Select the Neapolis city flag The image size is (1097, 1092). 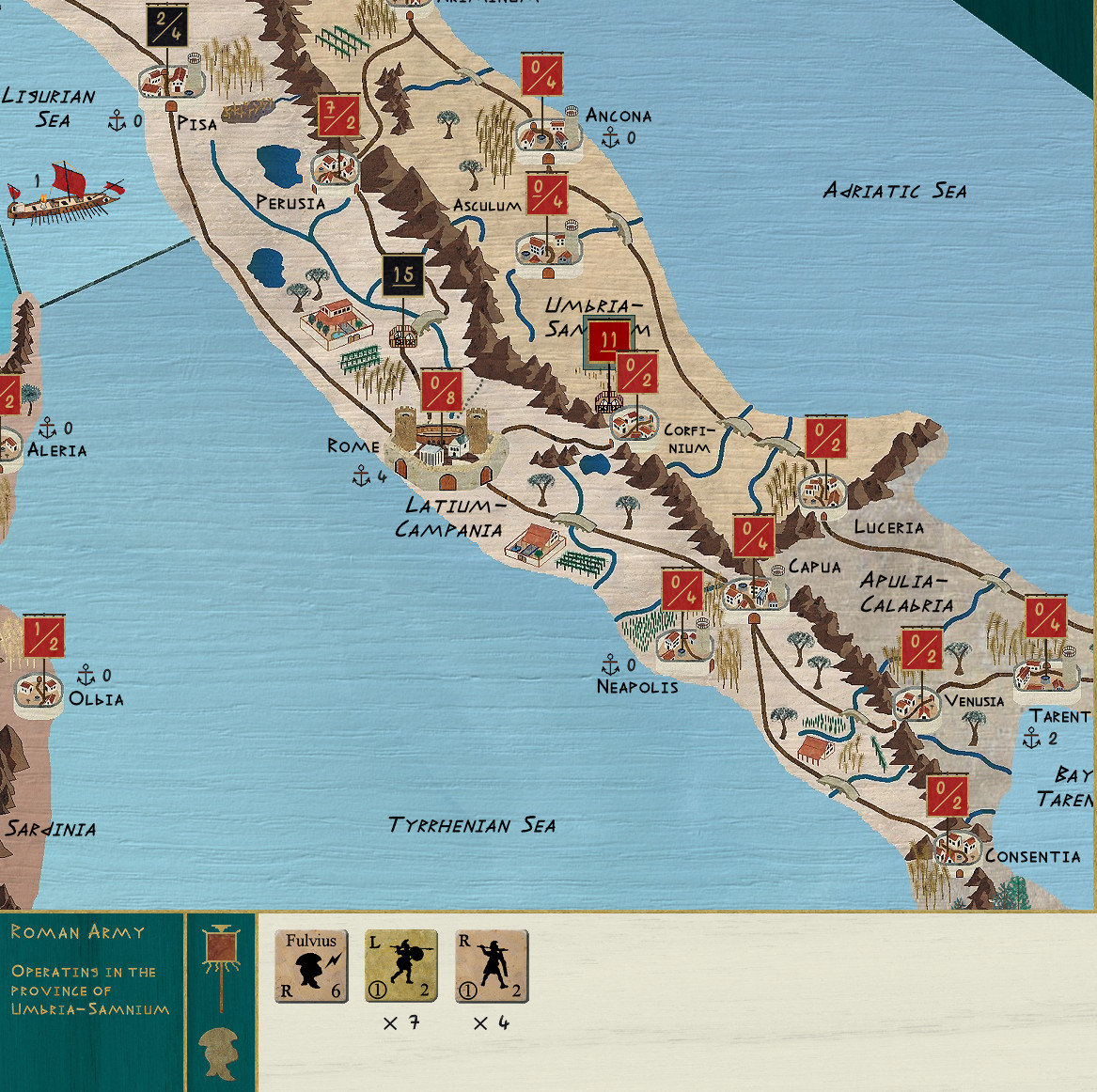682,590
